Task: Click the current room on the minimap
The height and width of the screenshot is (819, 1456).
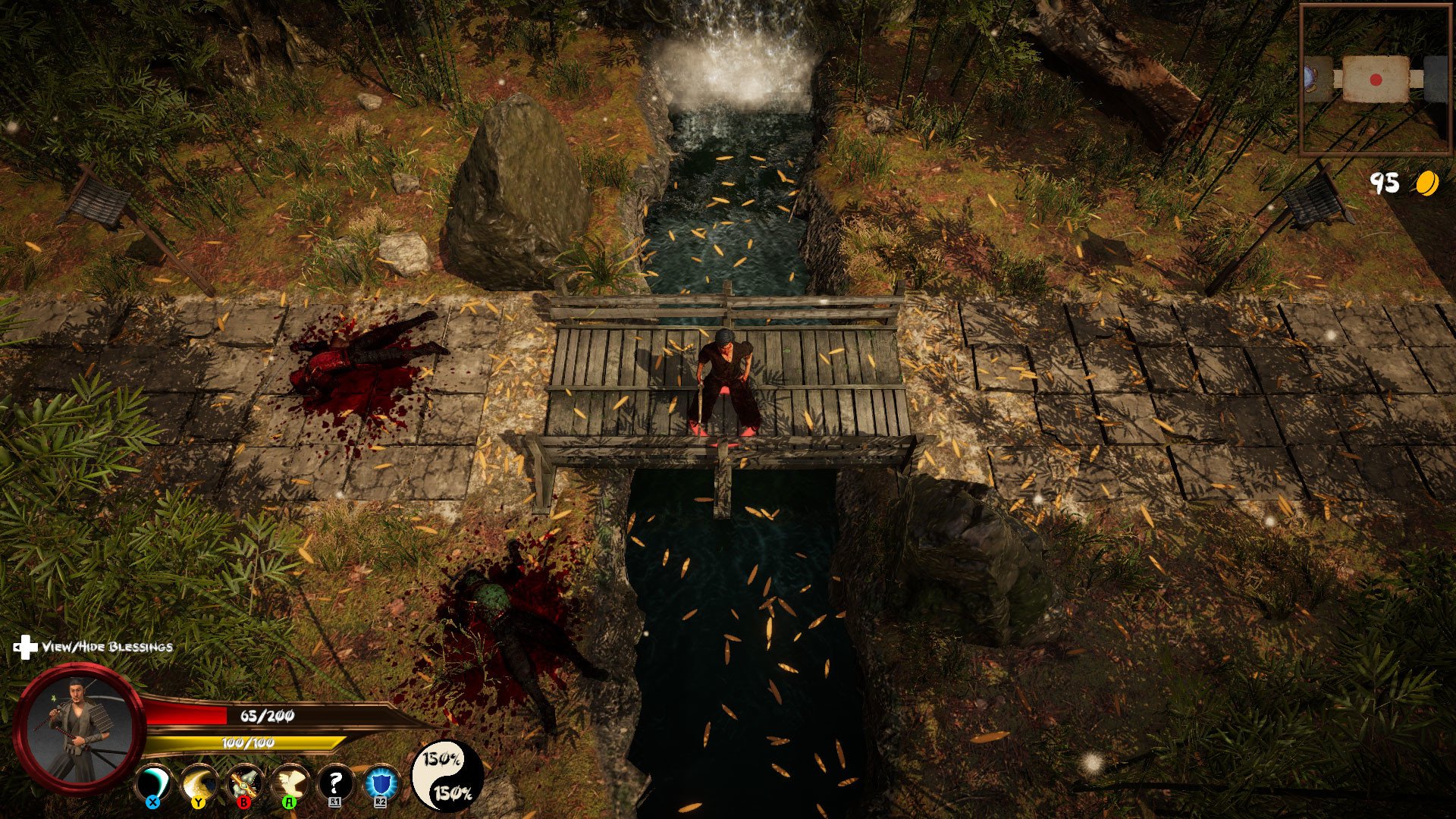Action: [1376, 79]
